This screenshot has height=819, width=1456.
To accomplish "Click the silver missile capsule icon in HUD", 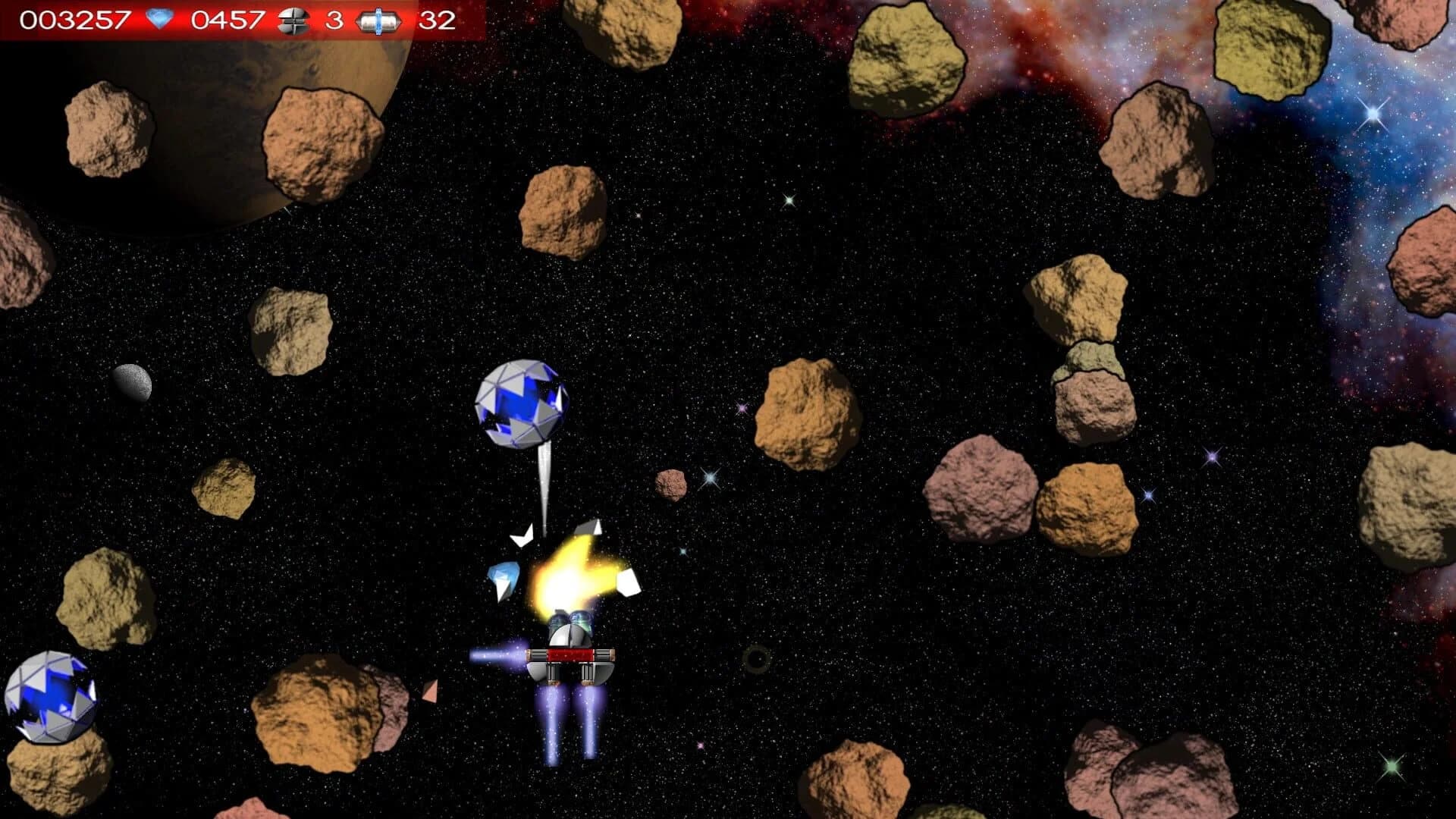I will coord(378,21).
